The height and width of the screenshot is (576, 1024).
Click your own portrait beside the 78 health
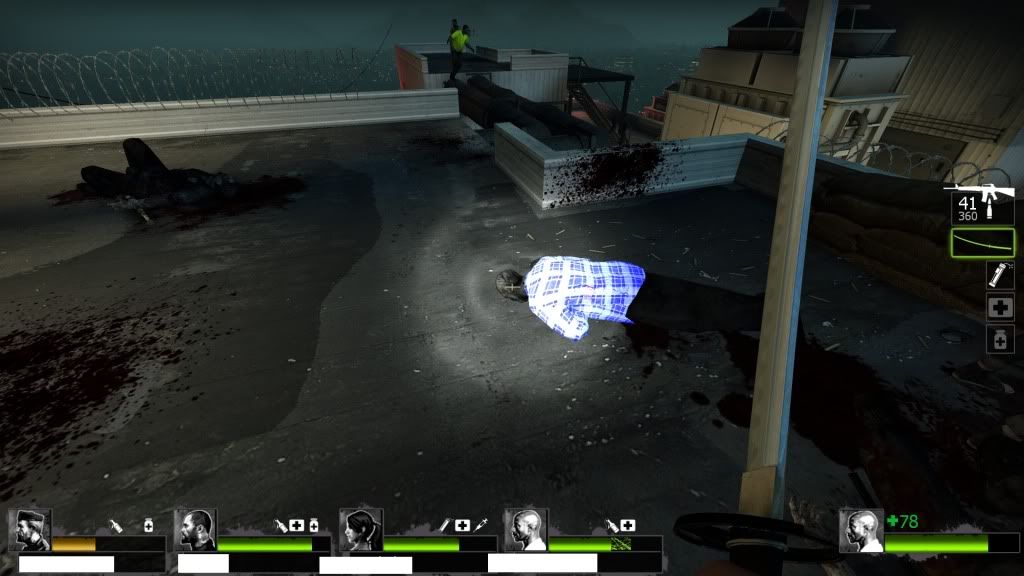click(861, 530)
